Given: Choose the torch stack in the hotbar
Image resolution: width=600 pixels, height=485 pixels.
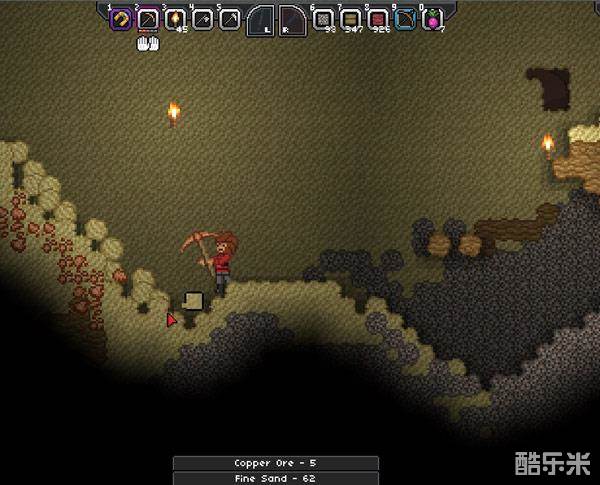Looking at the screenshot, I should point(175,18).
